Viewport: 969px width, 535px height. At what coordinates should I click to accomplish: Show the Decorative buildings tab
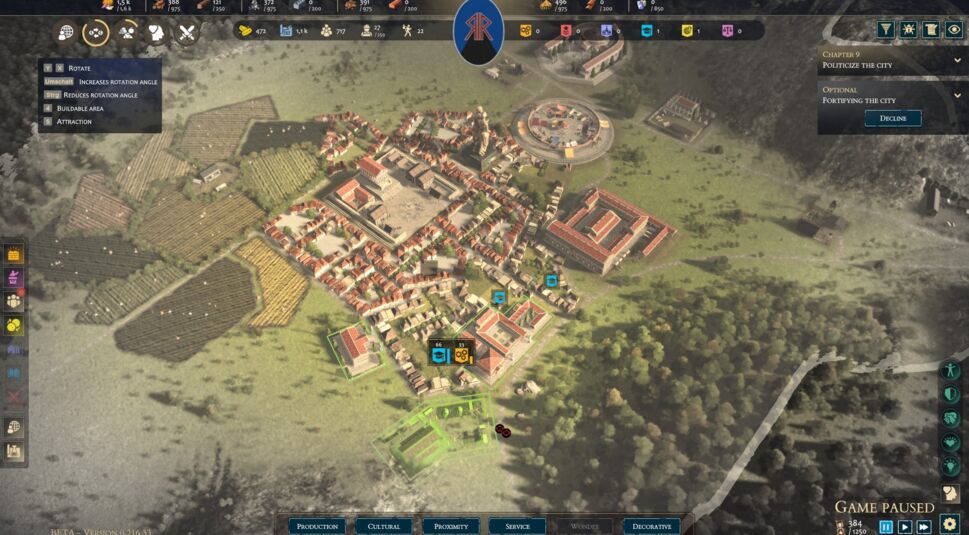pyautogui.click(x=651, y=526)
